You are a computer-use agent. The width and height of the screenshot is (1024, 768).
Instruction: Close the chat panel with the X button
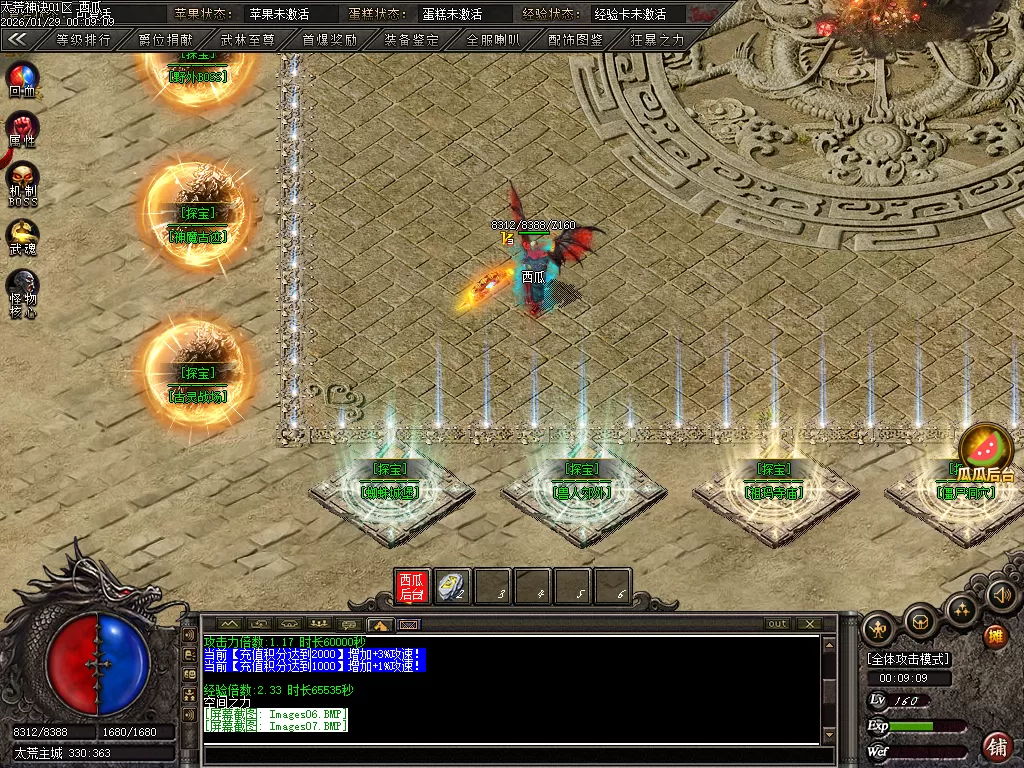click(x=808, y=624)
